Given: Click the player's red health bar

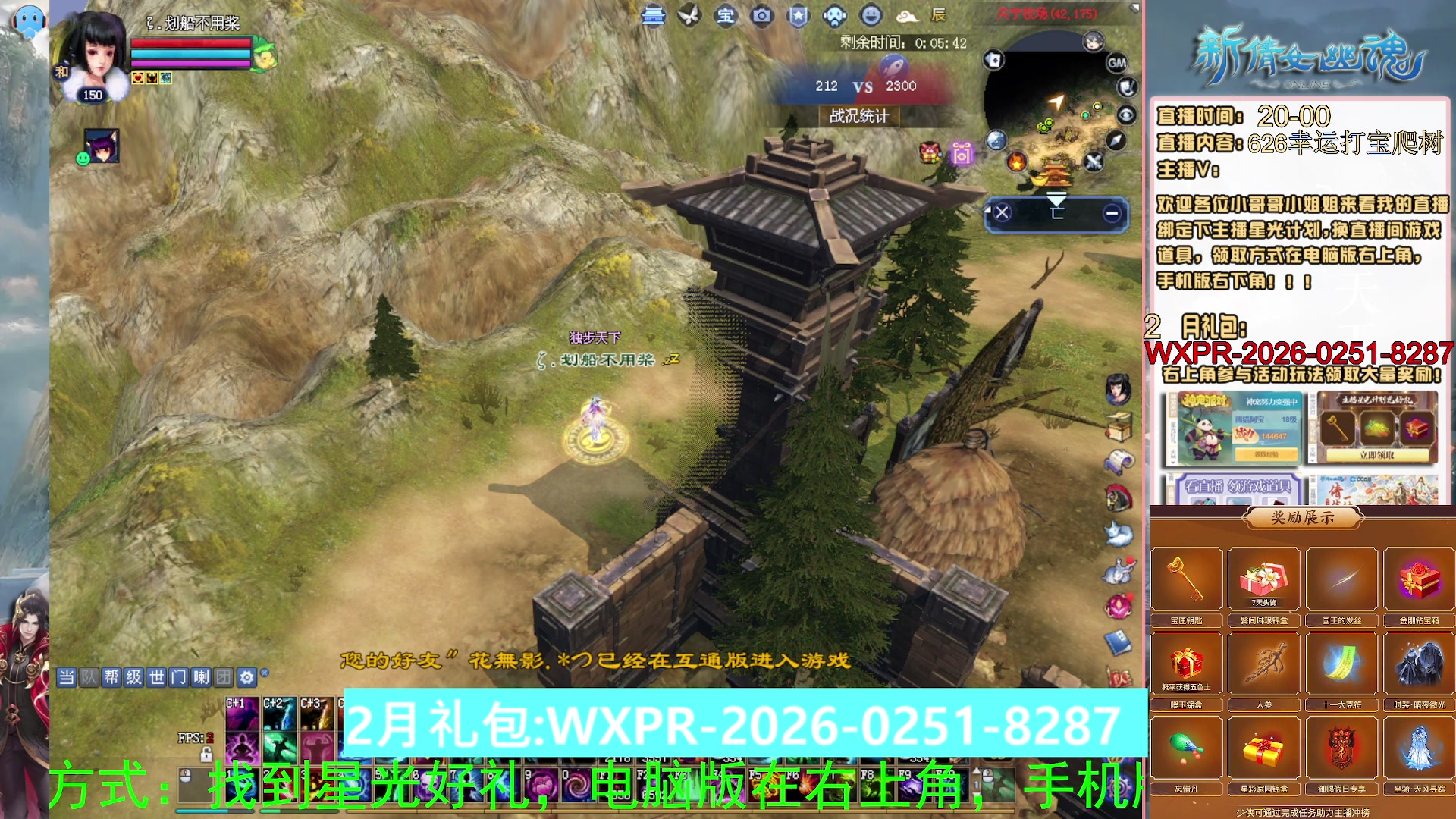Looking at the screenshot, I should [190, 44].
